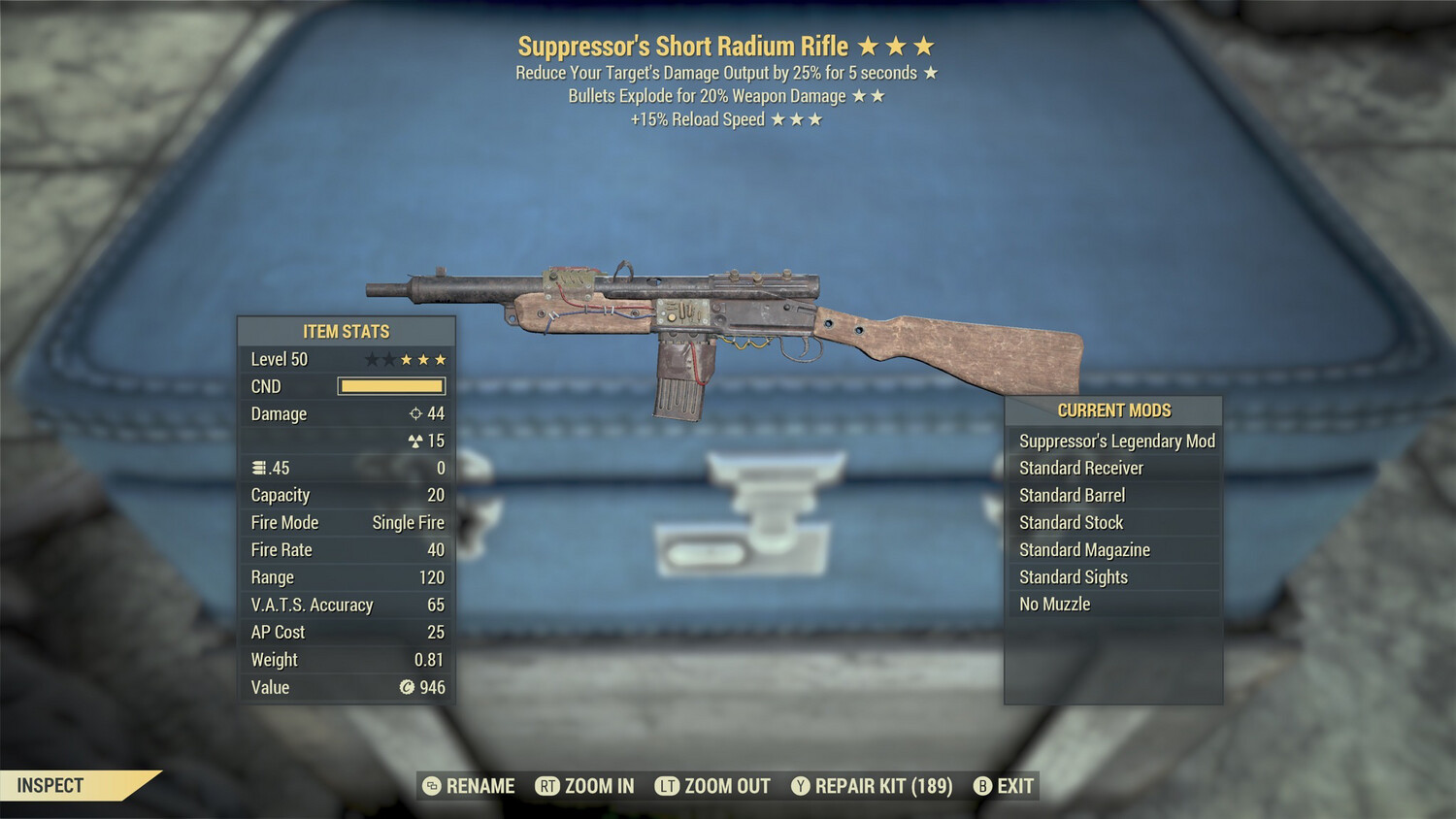Select the Standard Receiver mod entry
The width and height of the screenshot is (1456, 819).
[x=1082, y=468]
